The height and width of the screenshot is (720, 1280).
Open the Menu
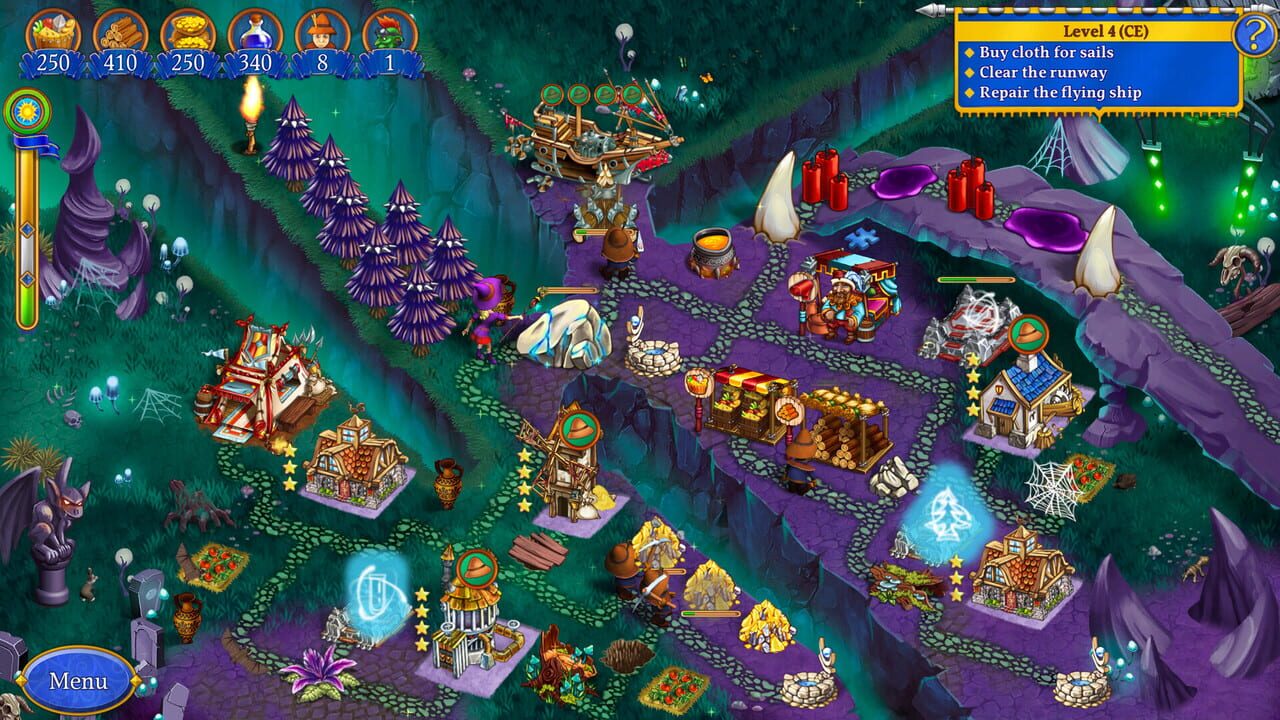77,682
